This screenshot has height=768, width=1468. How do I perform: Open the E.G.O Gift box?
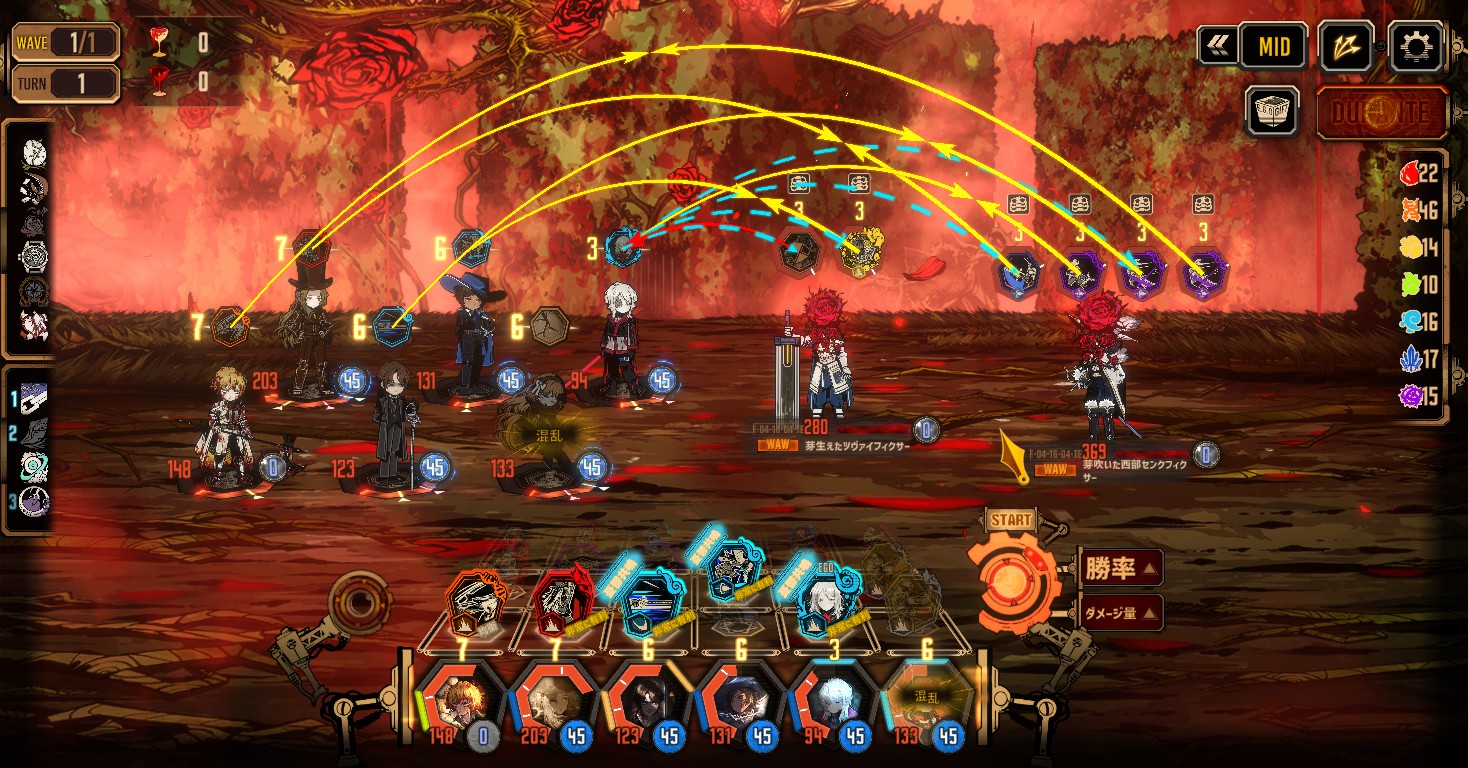pyautogui.click(x=1272, y=110)
